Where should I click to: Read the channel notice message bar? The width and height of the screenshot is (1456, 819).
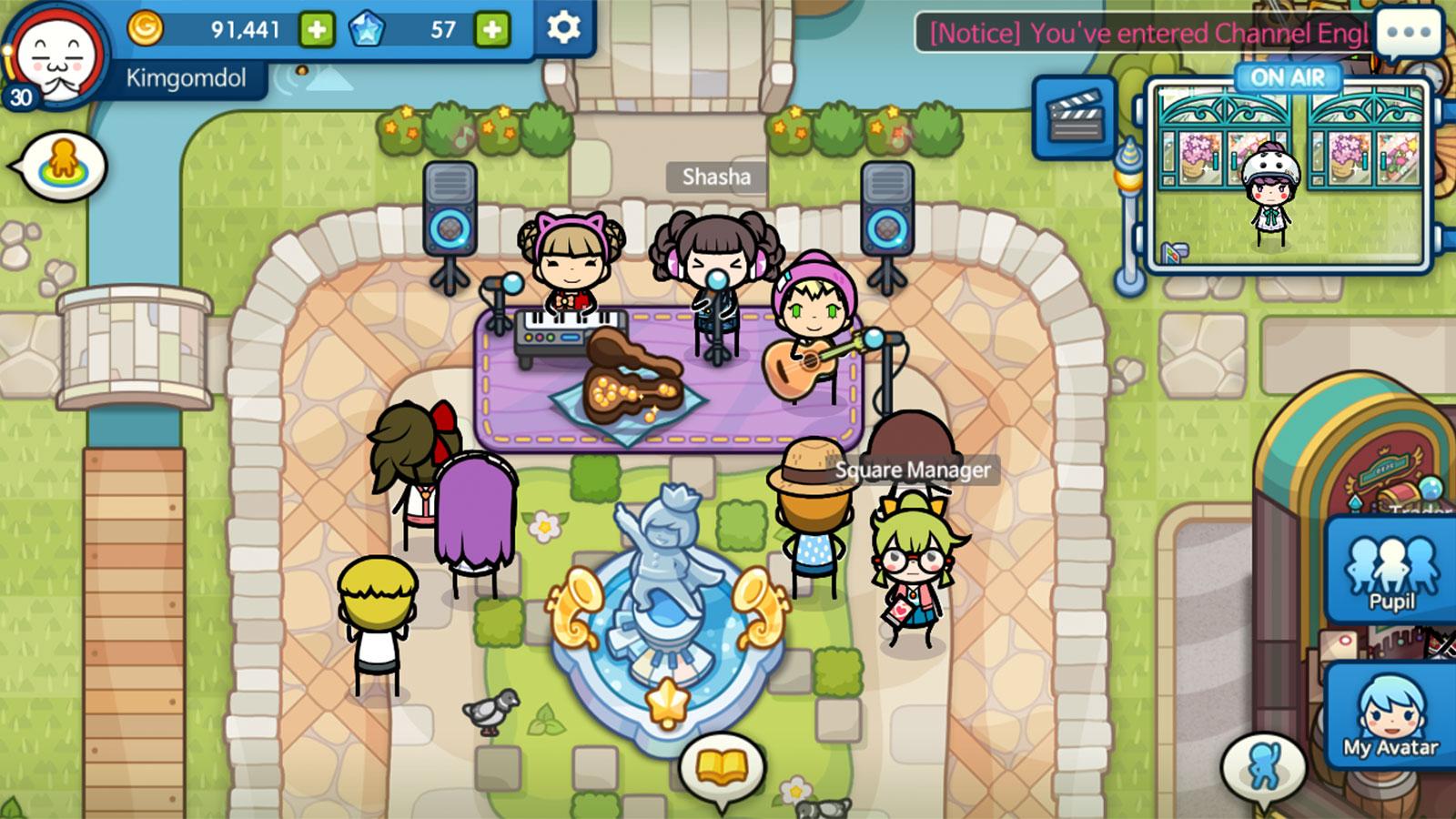point(1148,35)
